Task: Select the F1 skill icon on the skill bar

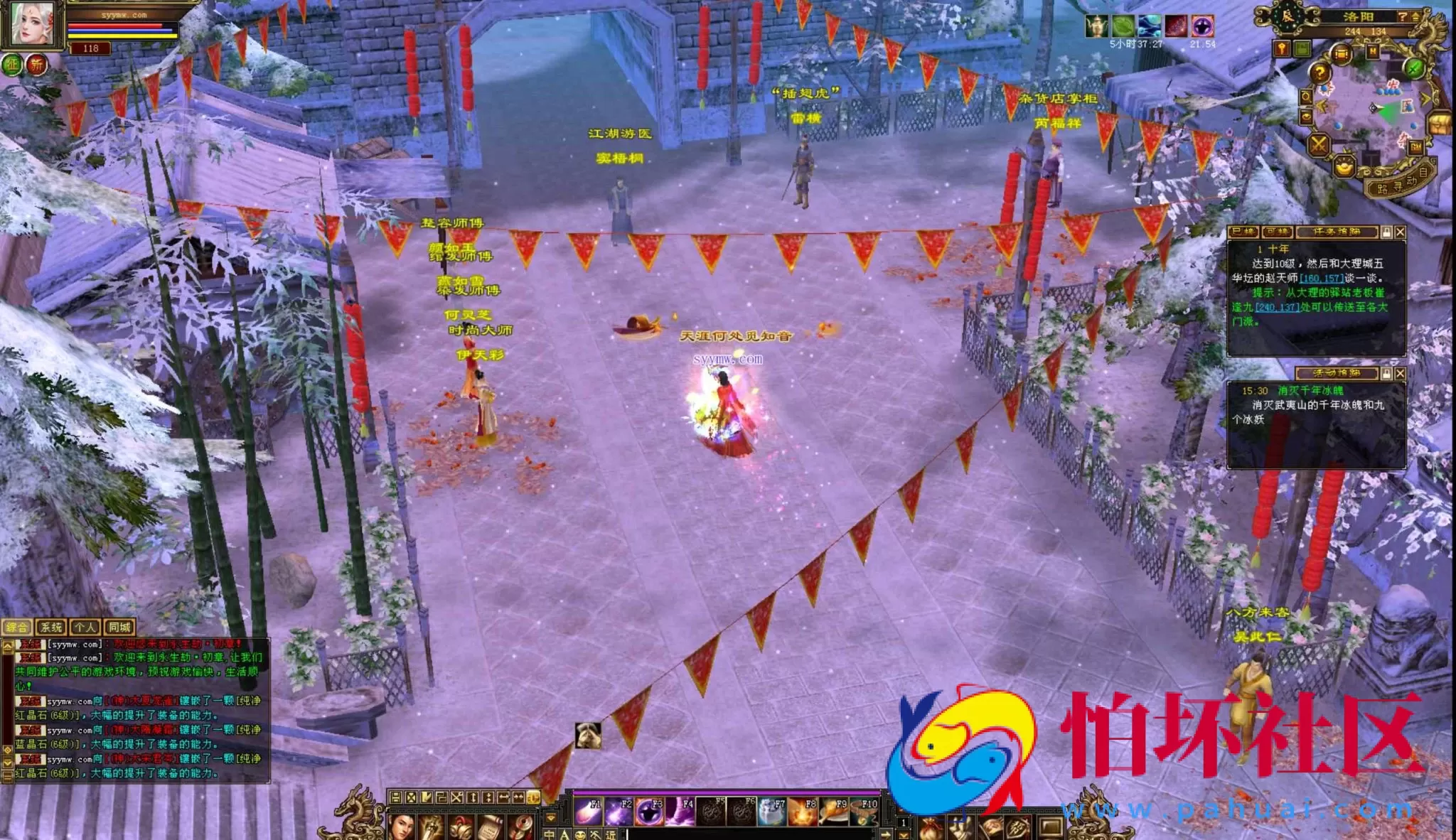Action: click(x=588, y=810)
